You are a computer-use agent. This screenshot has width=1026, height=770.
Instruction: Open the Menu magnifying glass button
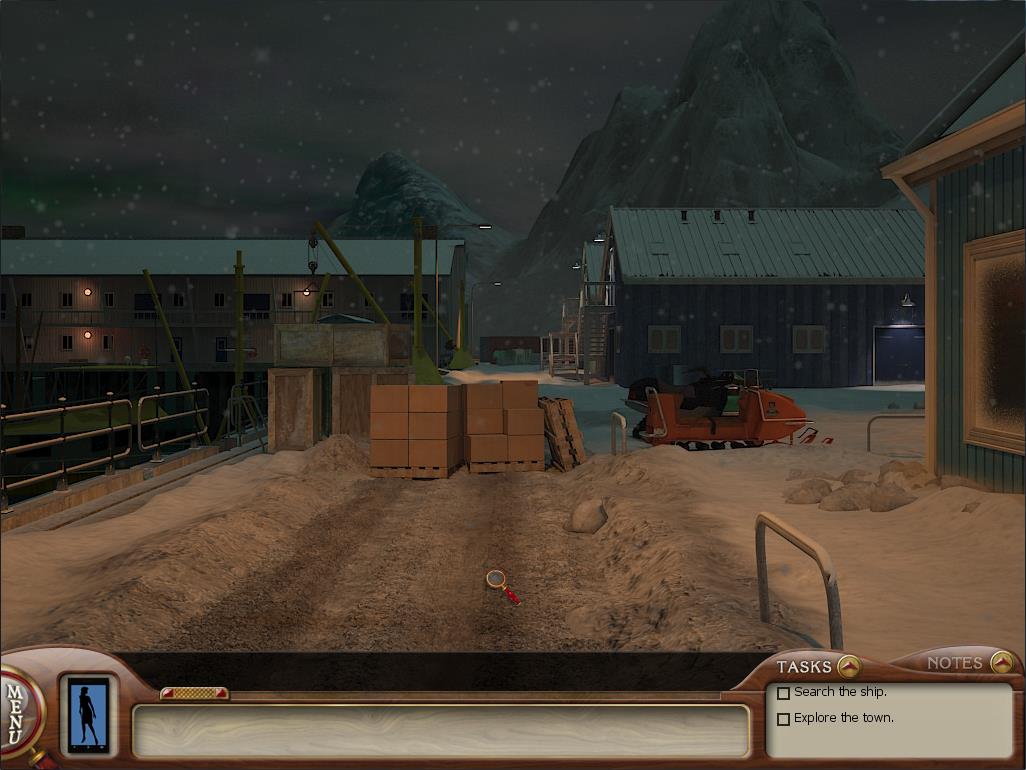coord(16,711)
